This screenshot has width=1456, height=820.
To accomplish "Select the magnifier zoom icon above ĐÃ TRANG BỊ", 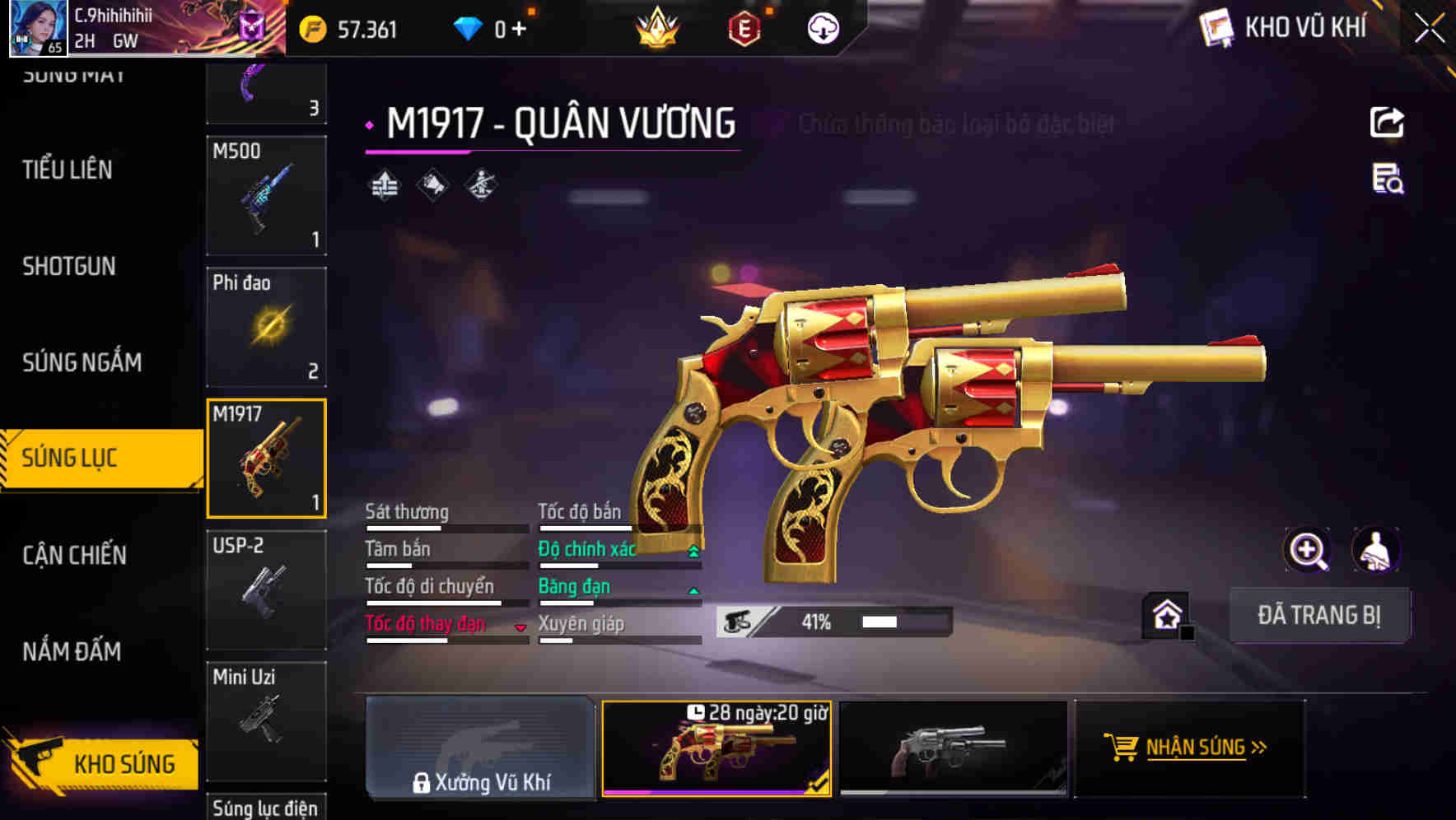I will pyautogui.click(x=1307, y=550).
